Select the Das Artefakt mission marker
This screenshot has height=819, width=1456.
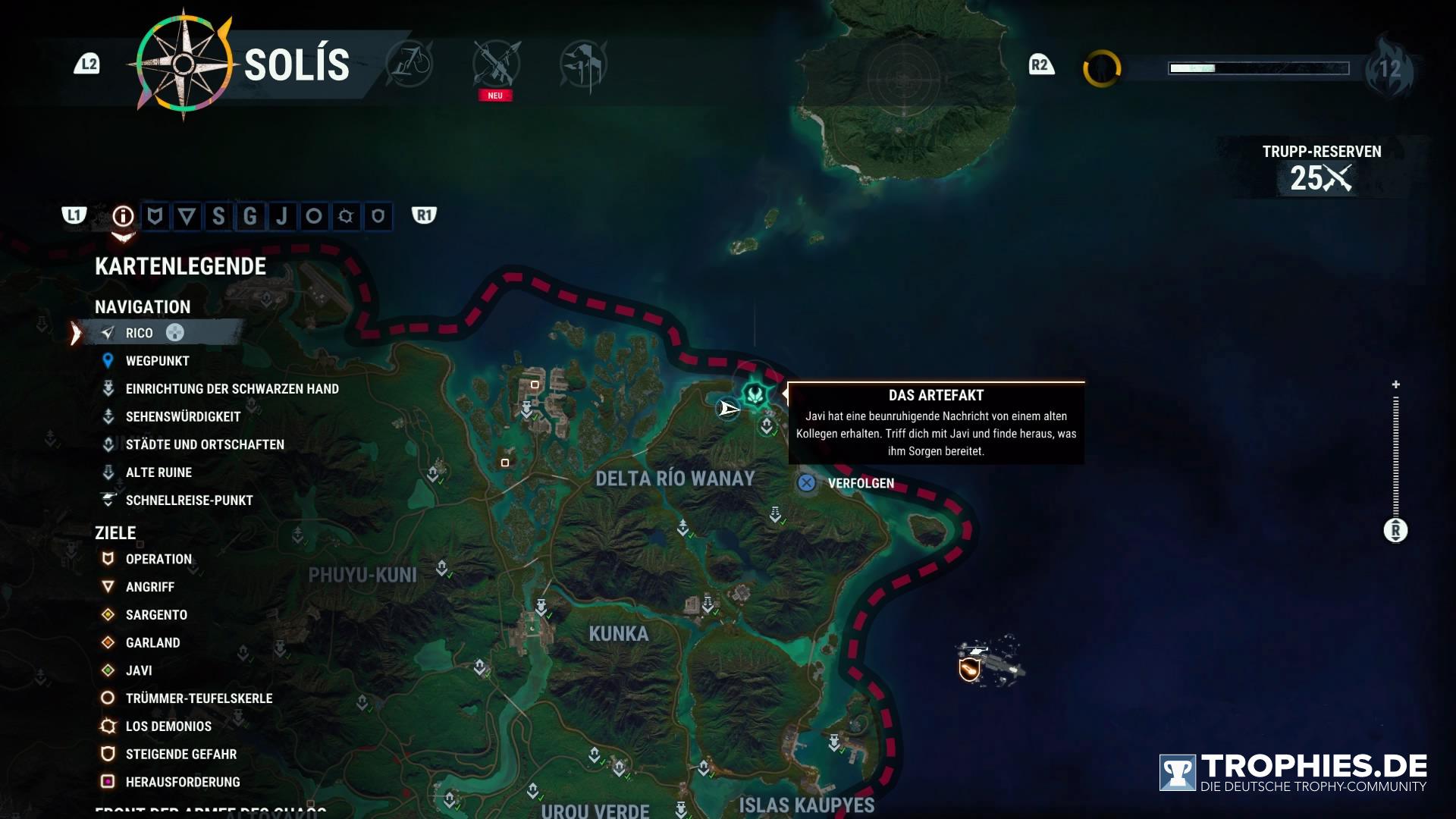click(x=755, y=394)
